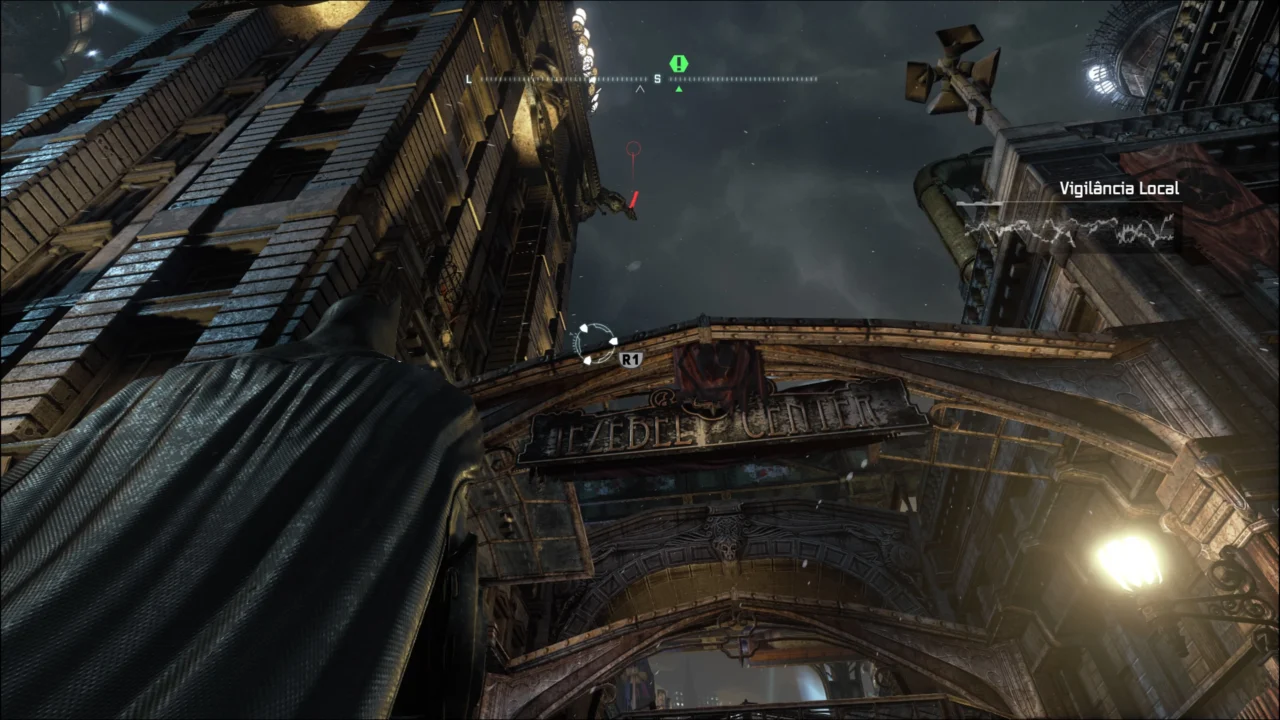This screenshot has height=720, width=1280.
Task: Select the R1 button prompt
Action: pos(631,359)
